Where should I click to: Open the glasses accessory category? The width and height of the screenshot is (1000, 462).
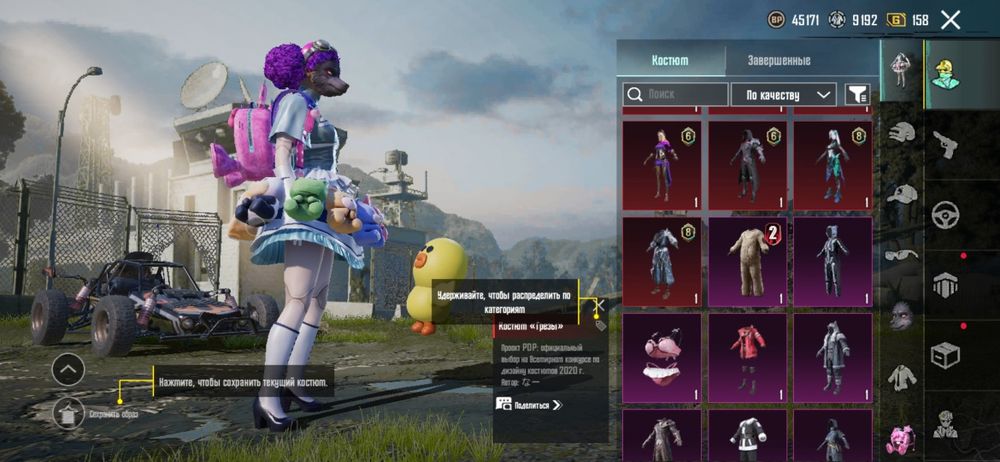[x=902, y=255]
